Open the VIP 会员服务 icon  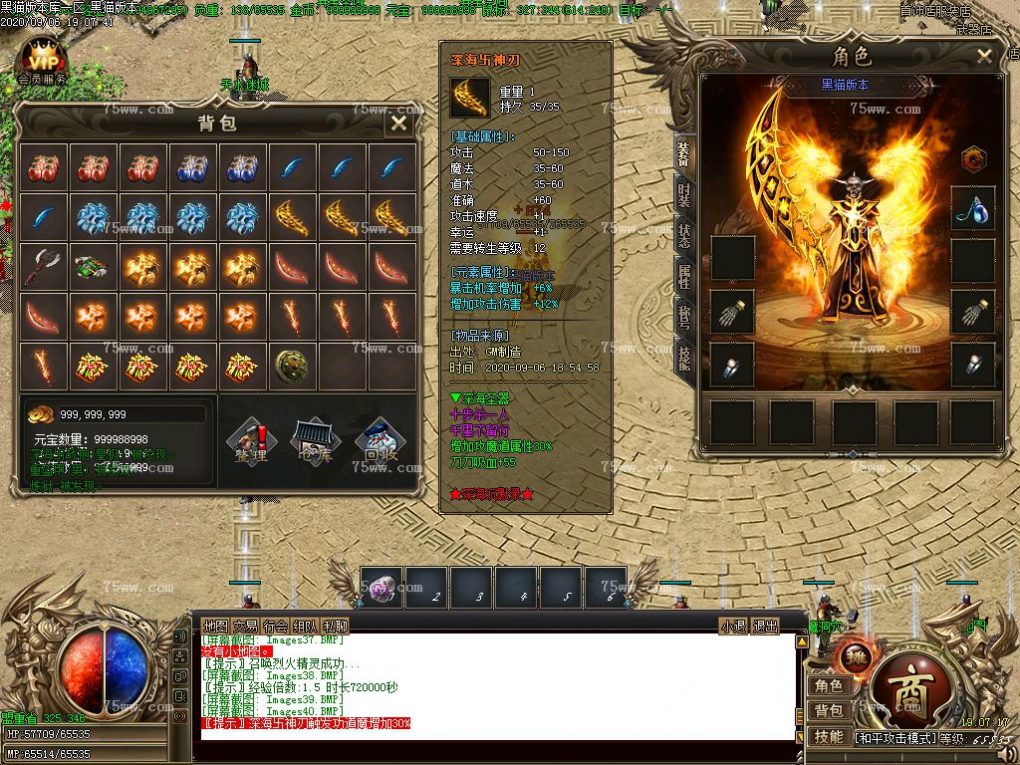tap(43, 62)
